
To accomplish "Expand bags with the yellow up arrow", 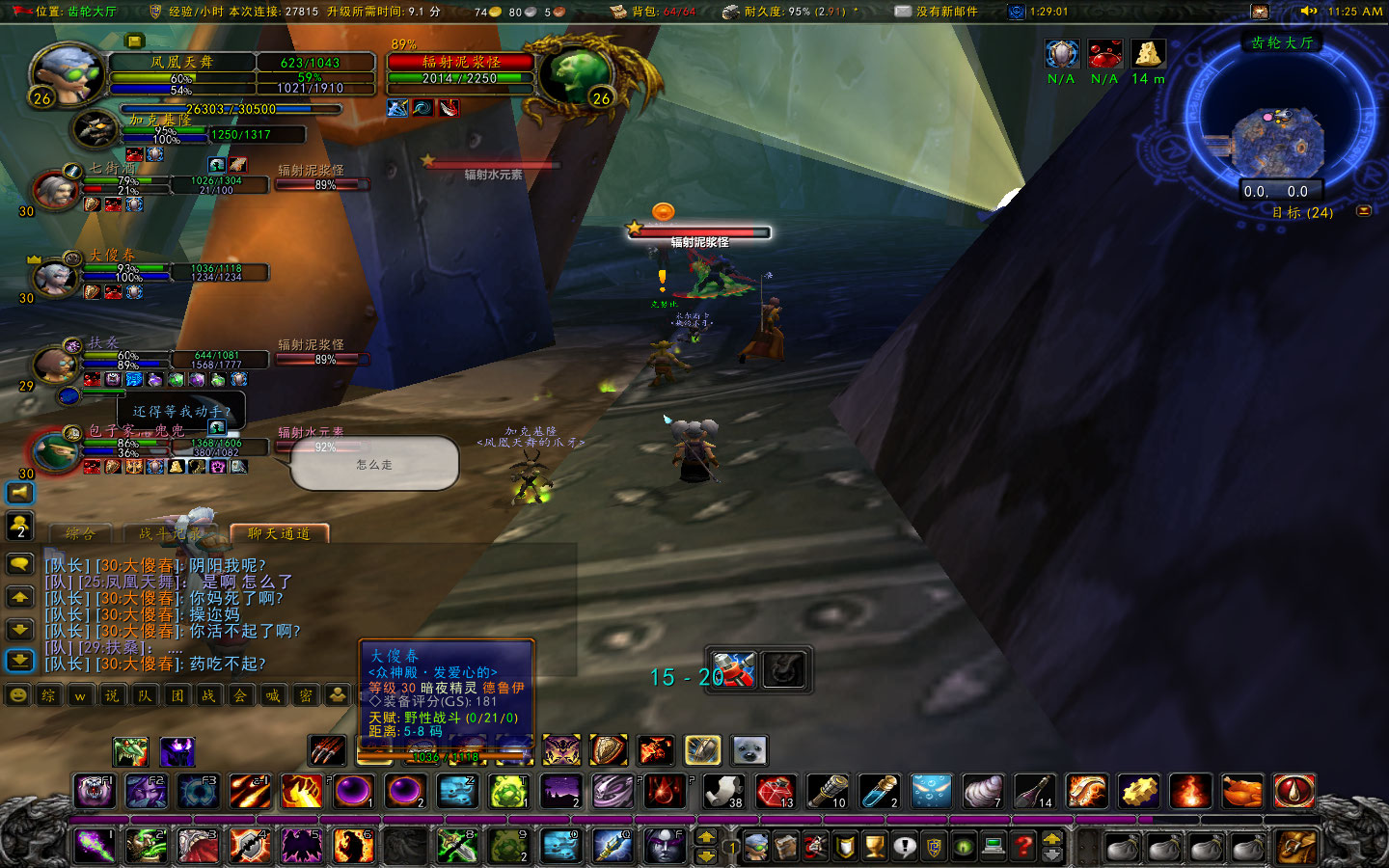I will click(1054, 836).
